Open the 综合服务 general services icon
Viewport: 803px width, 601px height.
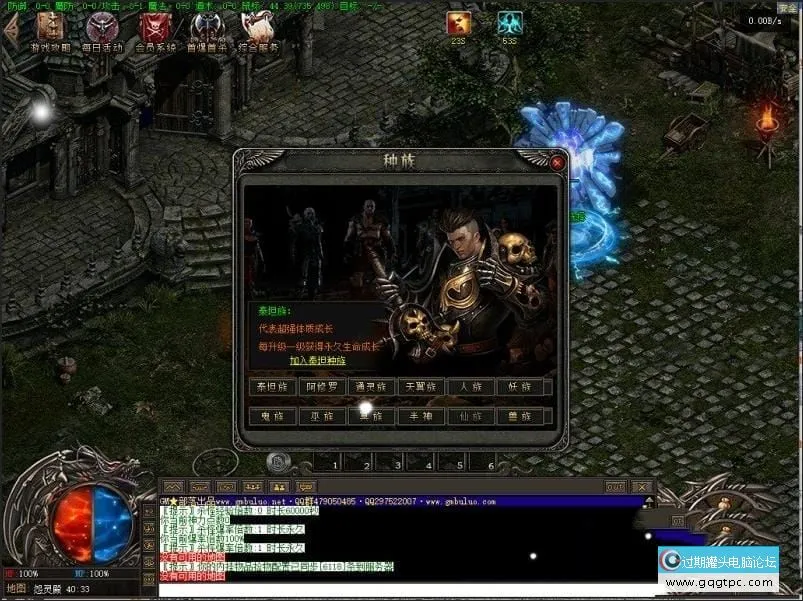click(259, 30)
